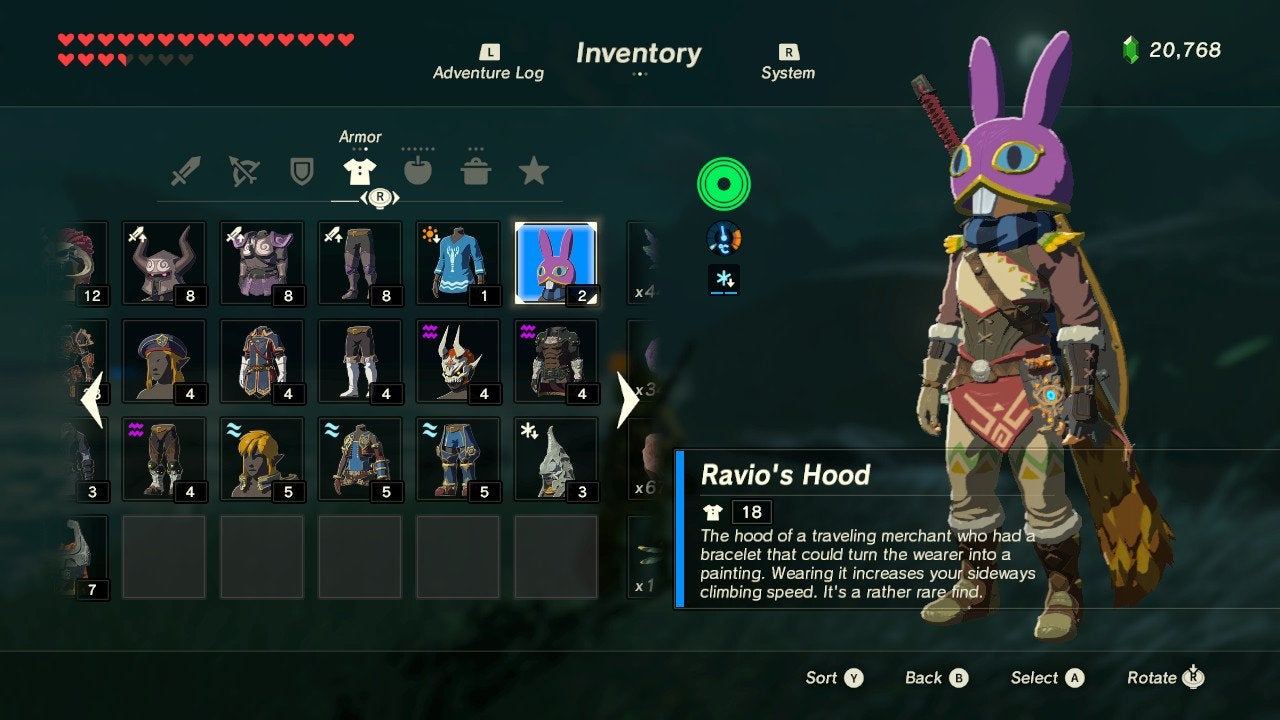This screenshot has width=1280, height=720.
Task: Open the System menu
Action: tap(788, 62)
